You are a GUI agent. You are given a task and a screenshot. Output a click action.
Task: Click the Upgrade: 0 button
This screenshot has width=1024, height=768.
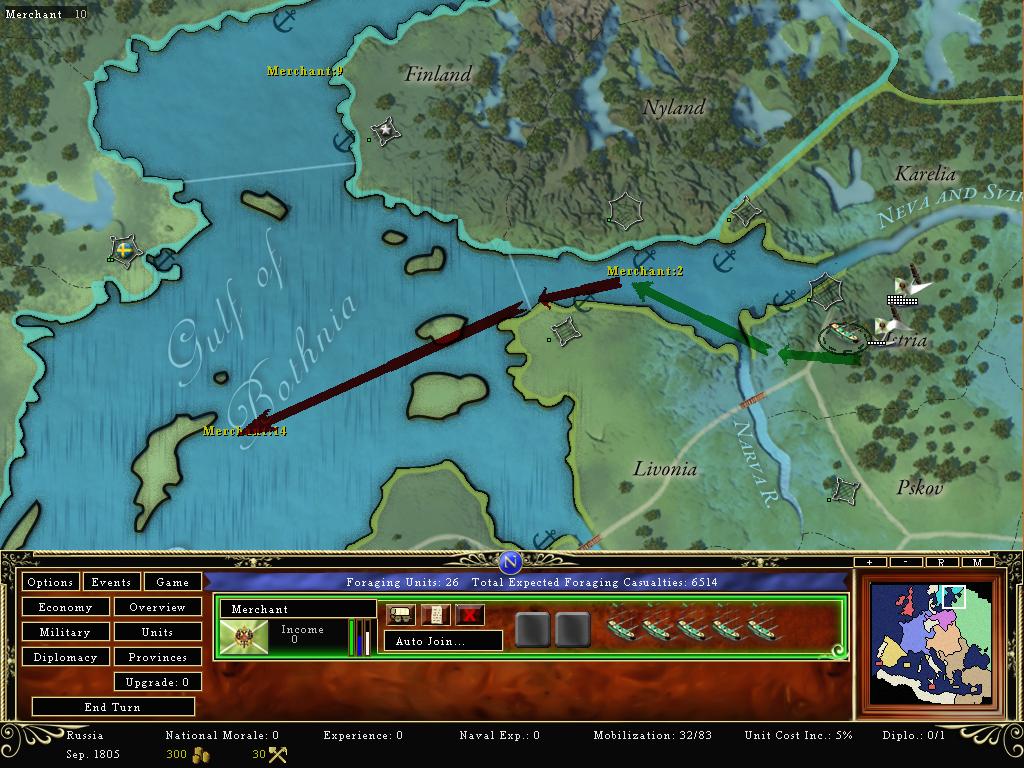click(157, 682)
